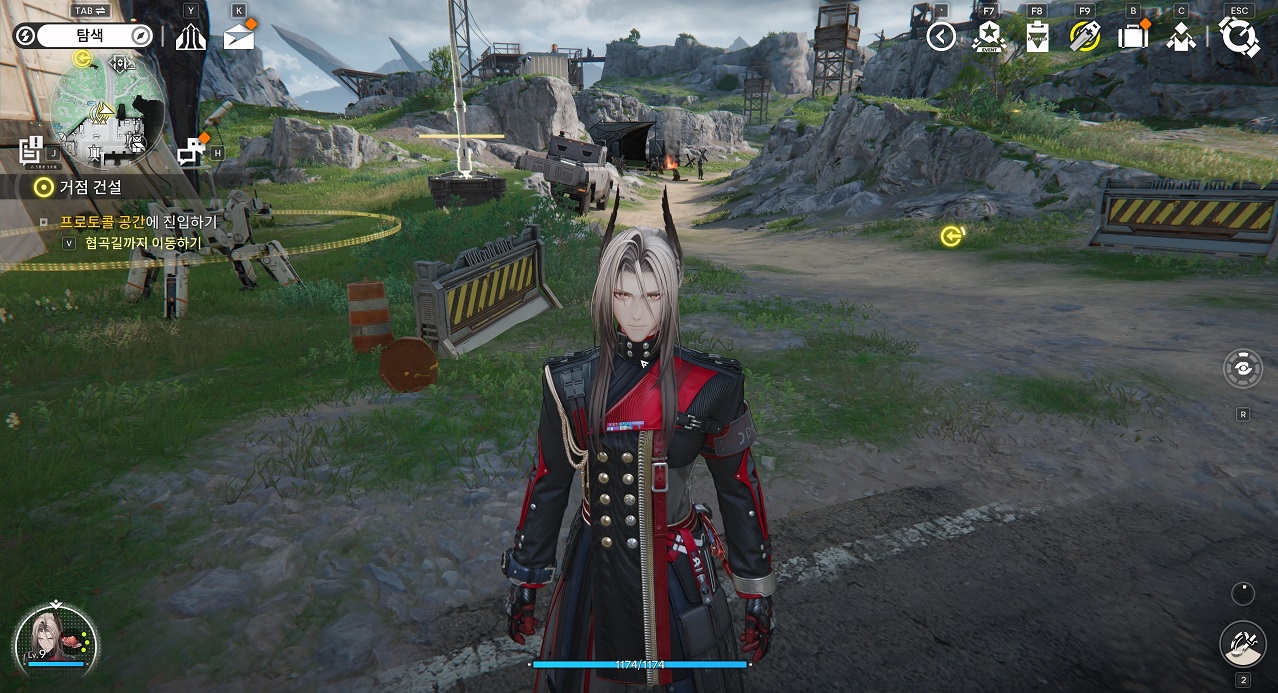This screenshot has width=1278, height=693.
Task: Open the Event star badge menu
Action: [x=988, y=37]
